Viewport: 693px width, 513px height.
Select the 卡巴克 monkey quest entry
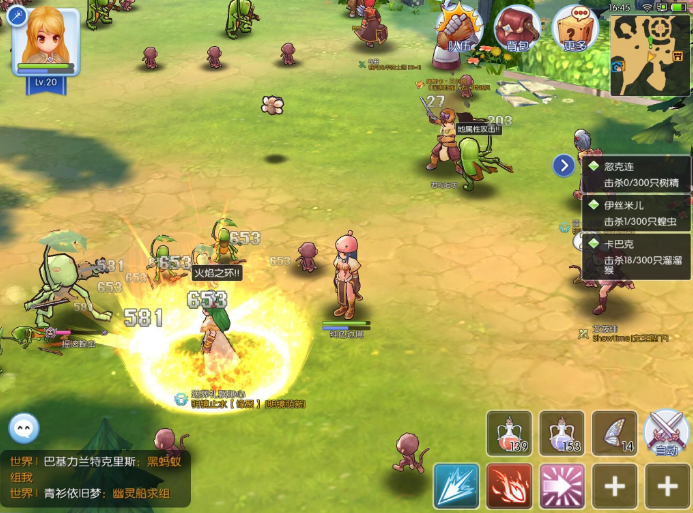[x=637, y=257]
